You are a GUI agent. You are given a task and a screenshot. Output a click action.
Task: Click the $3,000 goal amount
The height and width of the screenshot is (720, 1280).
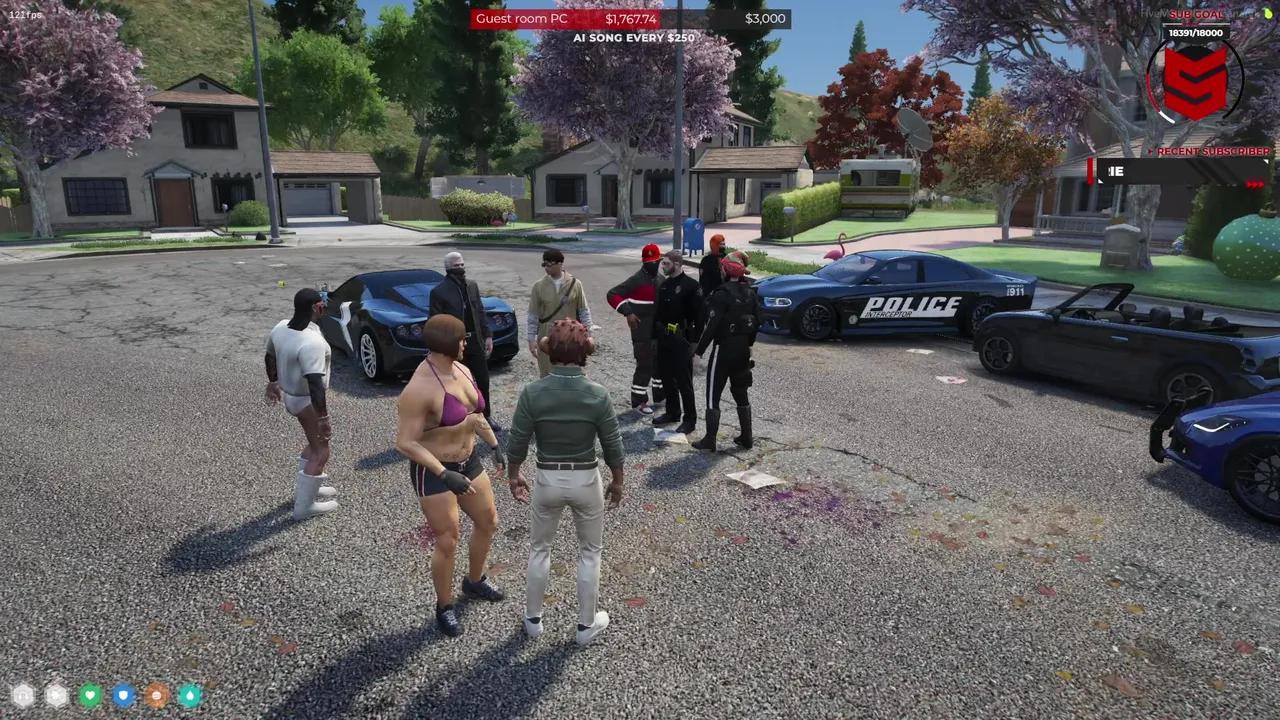click(x=765, y=18)
